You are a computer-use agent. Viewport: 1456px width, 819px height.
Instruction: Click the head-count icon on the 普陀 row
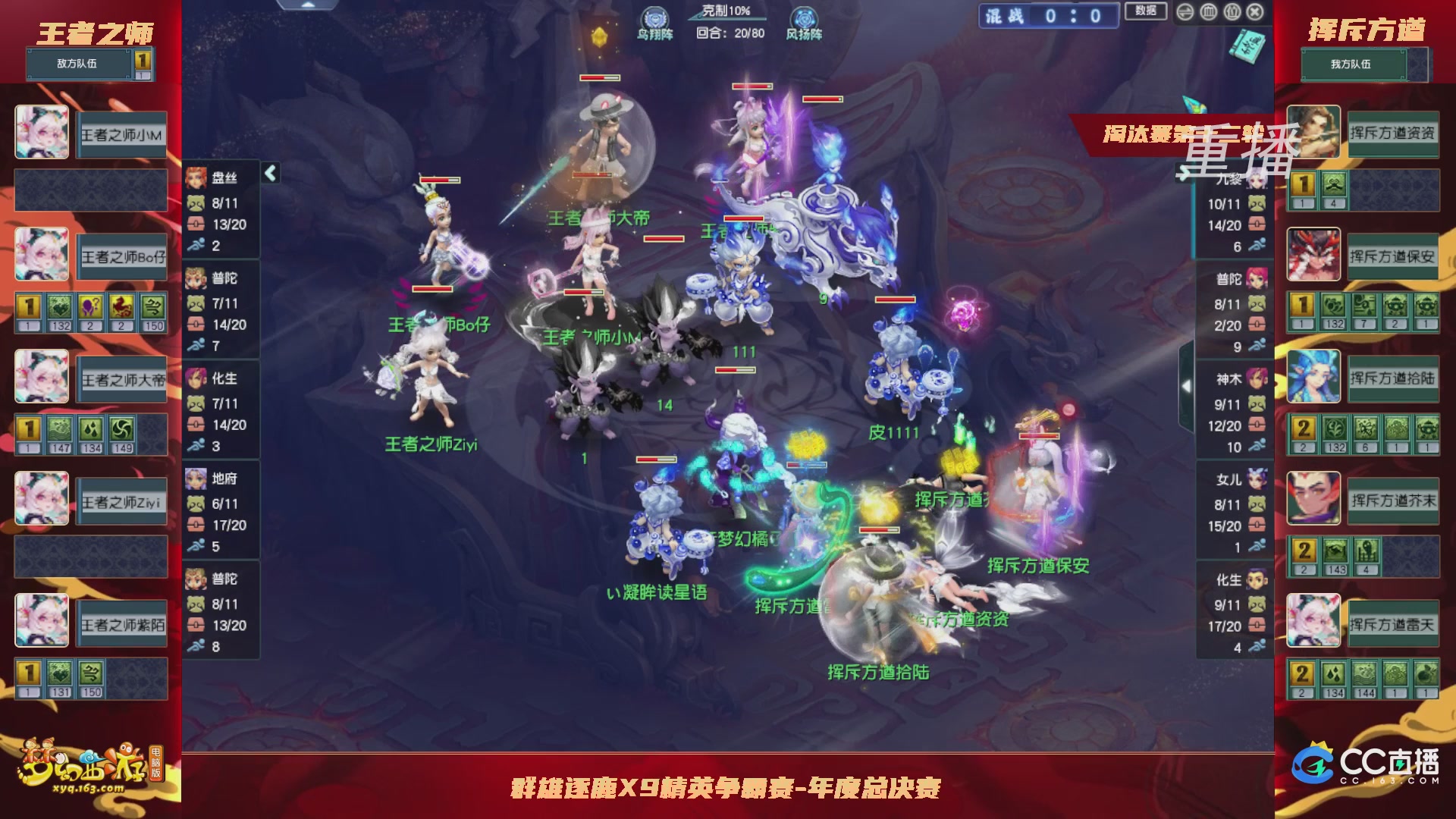click(1257, 303)
